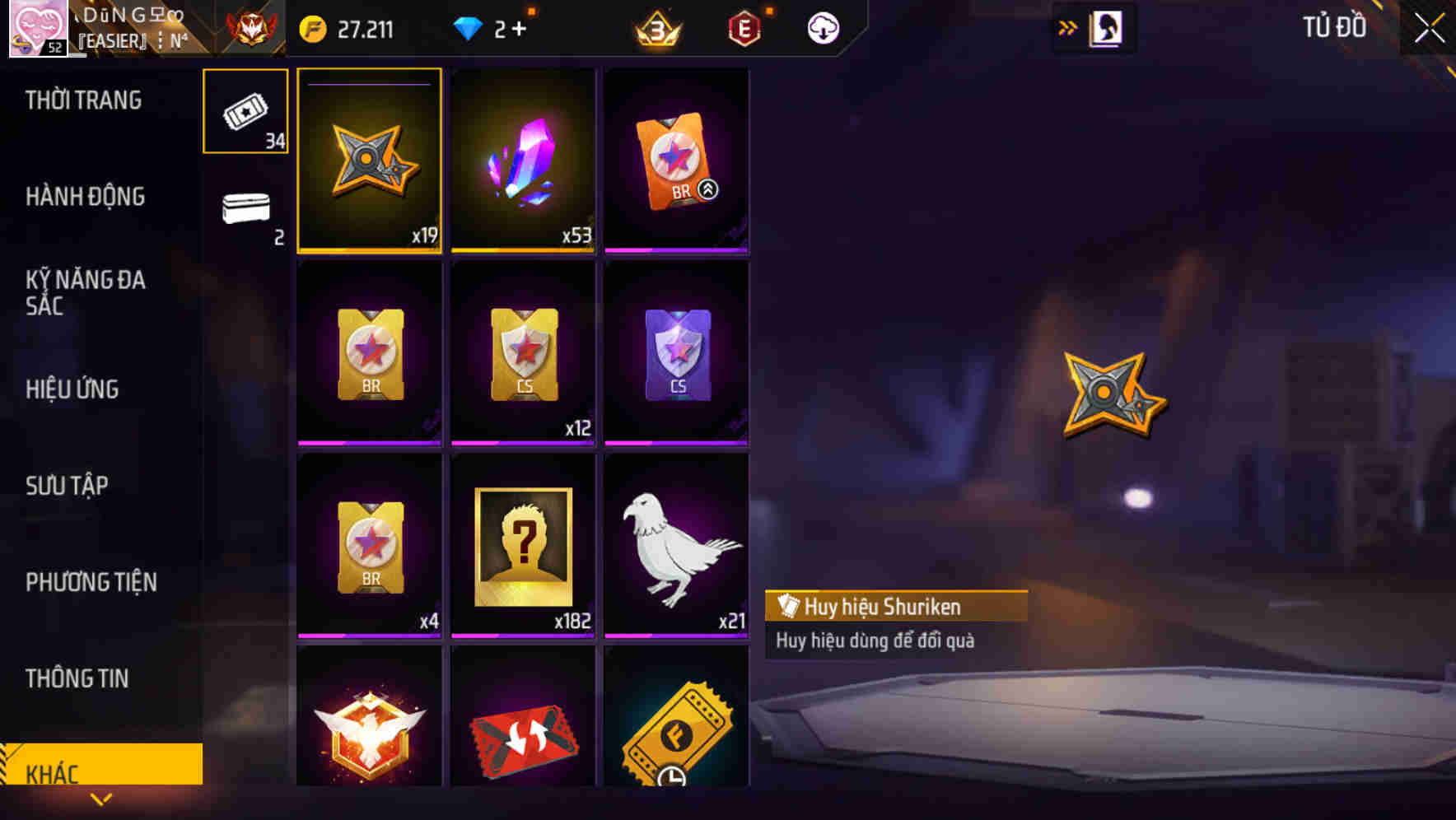Open the red E event badge
This screenshot has height=820, width=1456.
(x=744, y=27)
